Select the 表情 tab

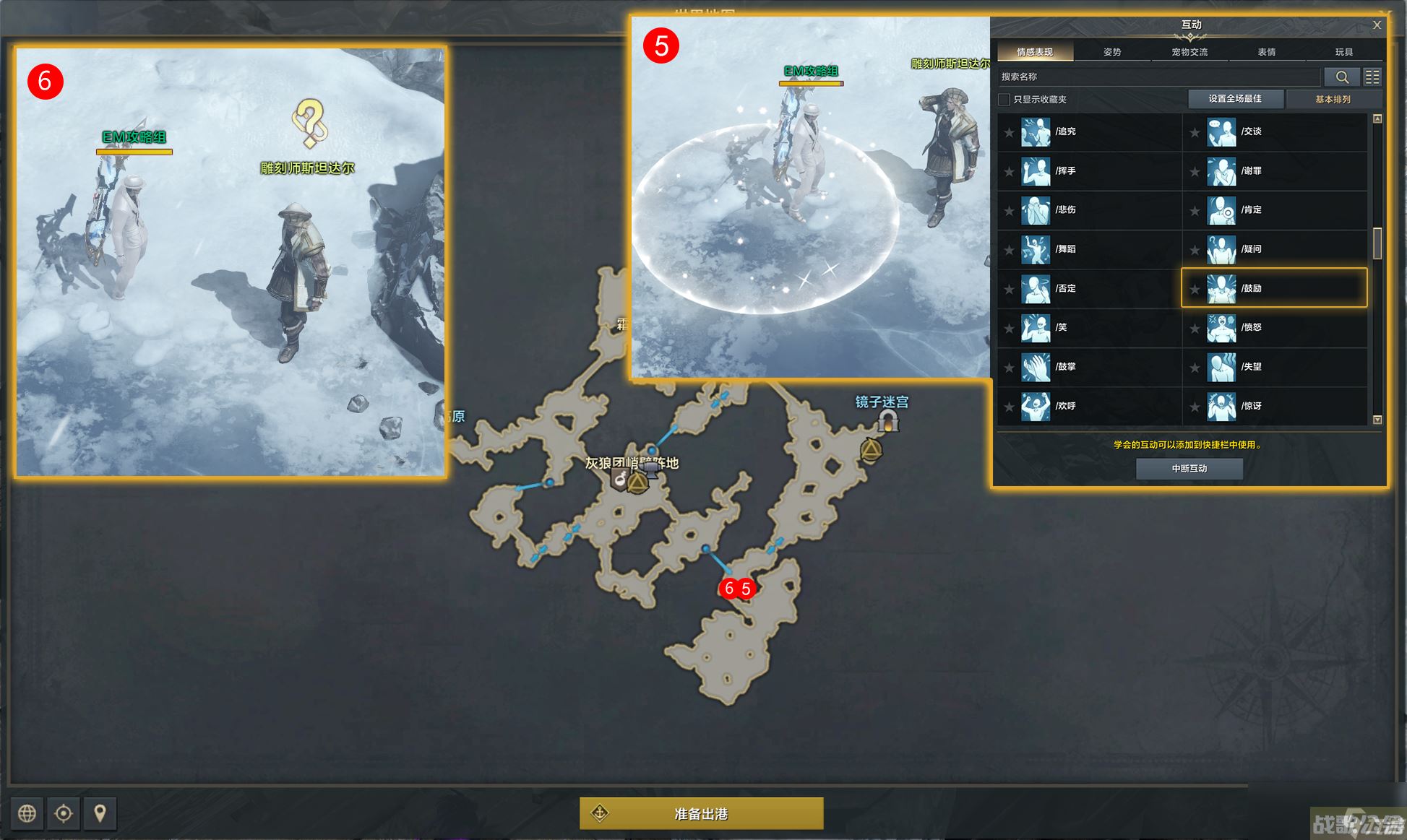pos(1267,52)
